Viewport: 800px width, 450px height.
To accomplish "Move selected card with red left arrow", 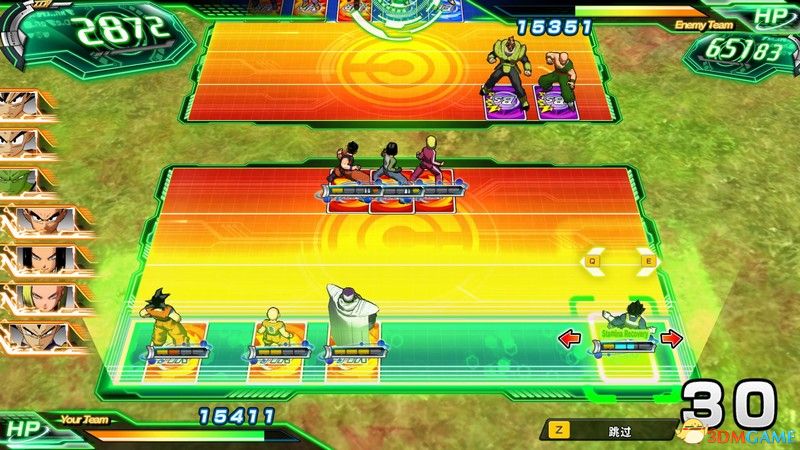I will pyautogui.click(x=571, y=339).
